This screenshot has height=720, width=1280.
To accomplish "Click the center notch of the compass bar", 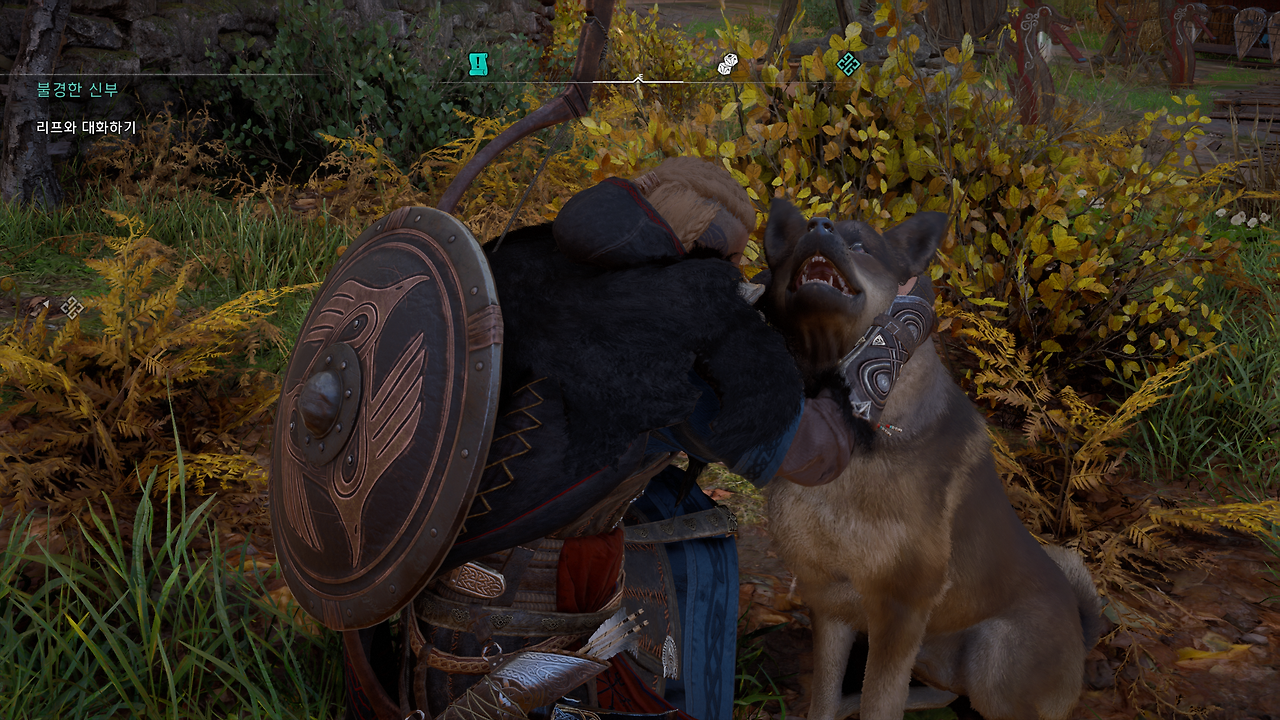I will 638,78.
